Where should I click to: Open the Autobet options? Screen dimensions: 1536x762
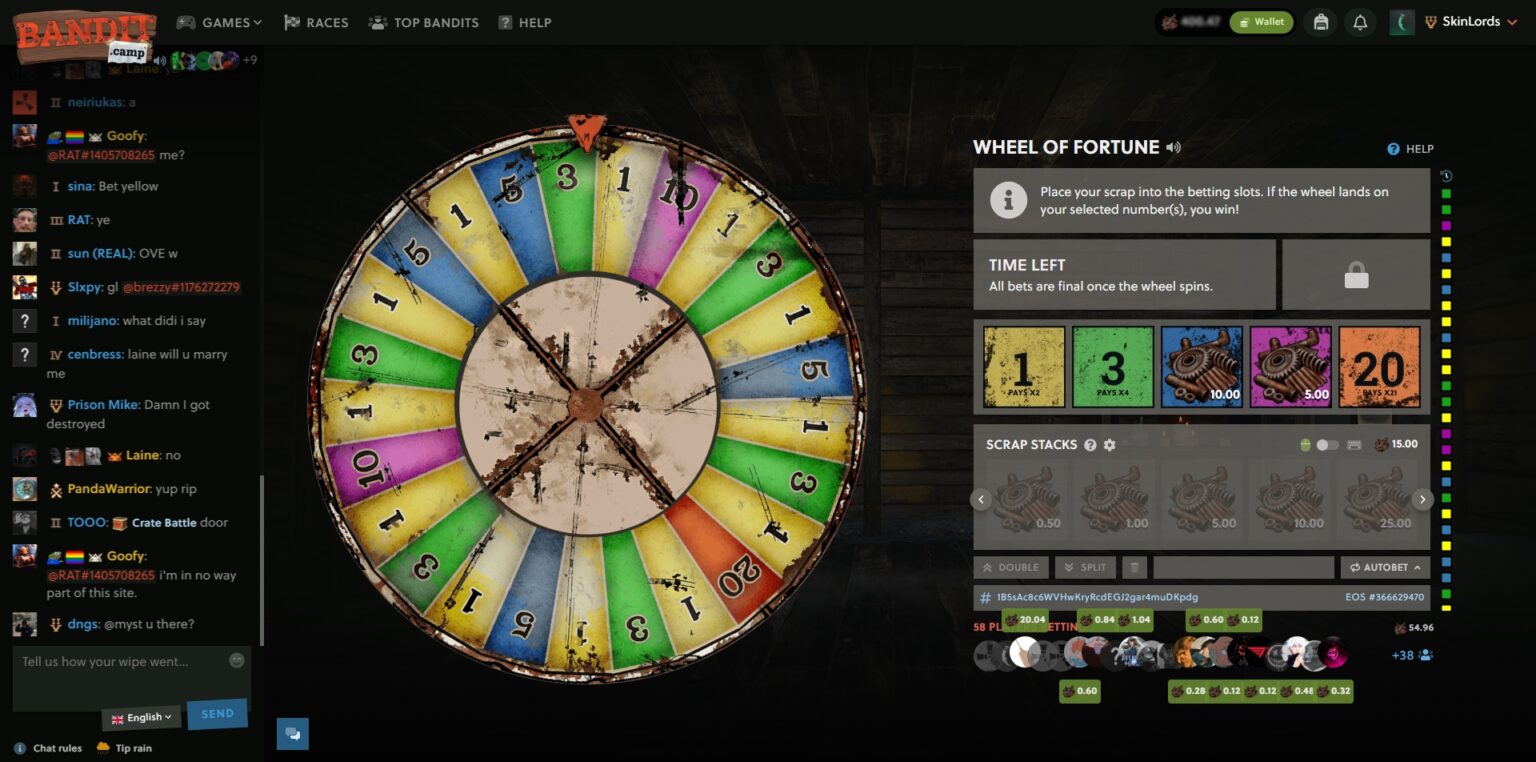click(1385, 567)
